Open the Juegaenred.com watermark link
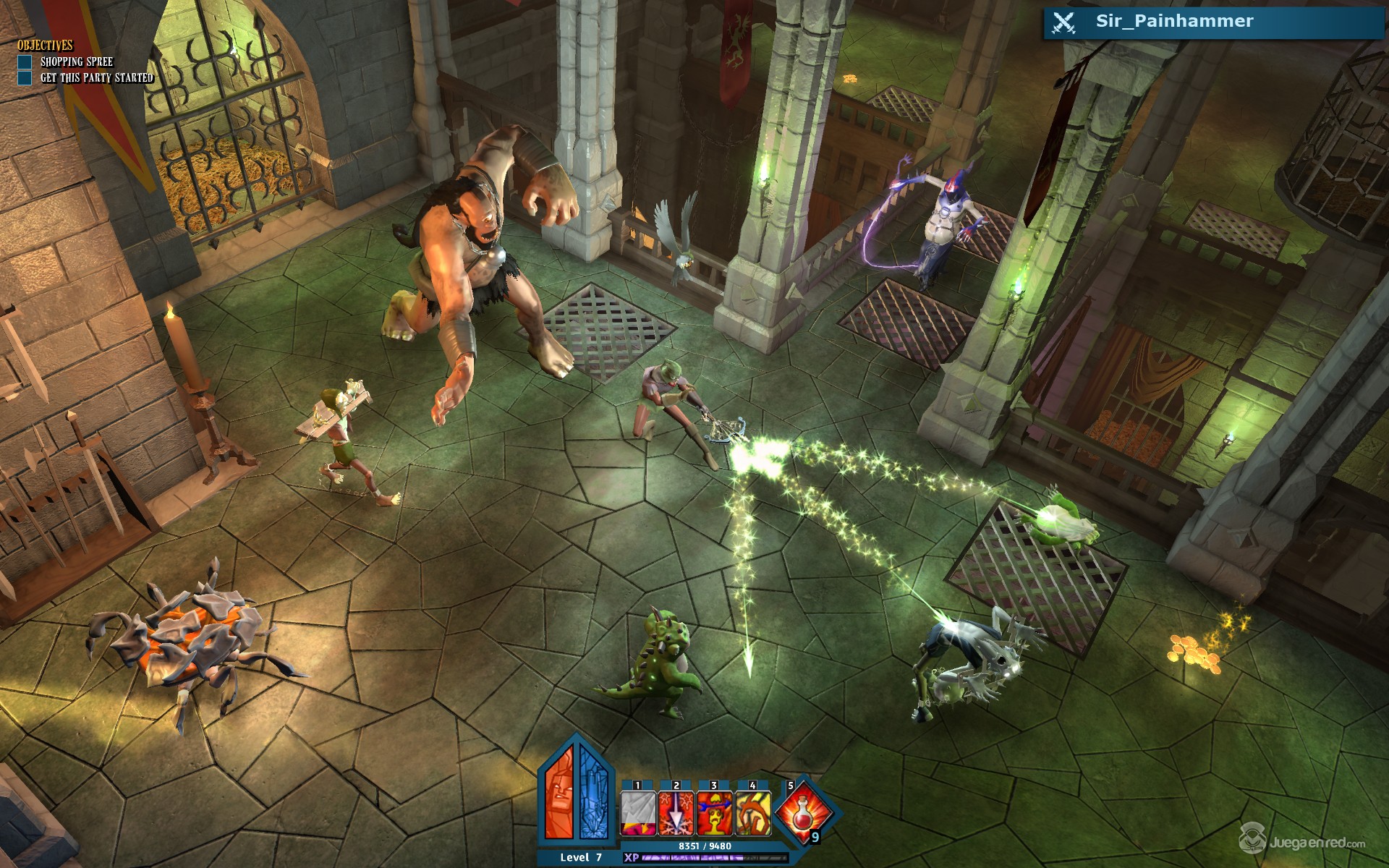This screenshot has height=868, width=1389. point(1302,842)
